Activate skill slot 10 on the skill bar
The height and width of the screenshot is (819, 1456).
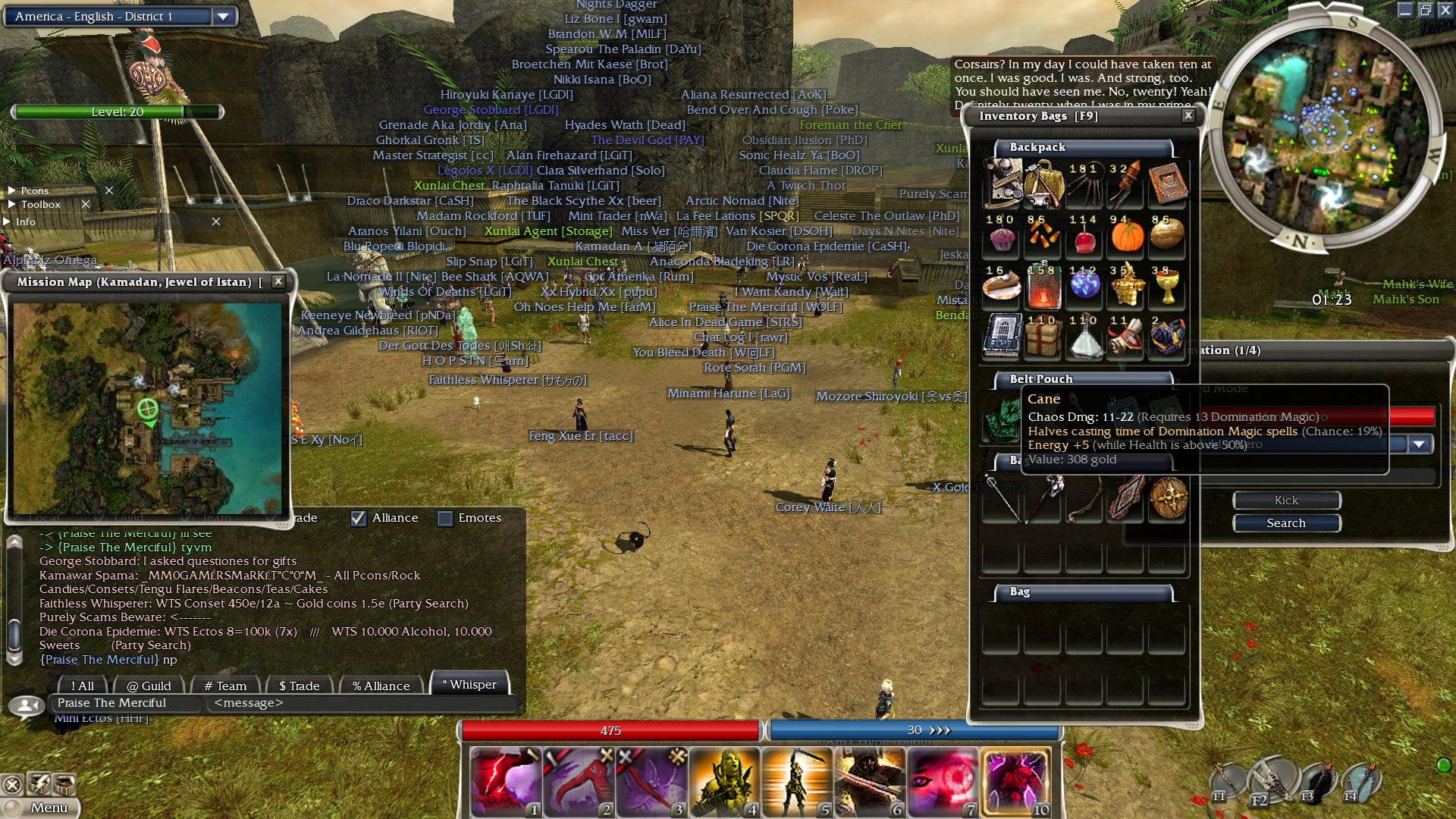tap(1016, 782)
